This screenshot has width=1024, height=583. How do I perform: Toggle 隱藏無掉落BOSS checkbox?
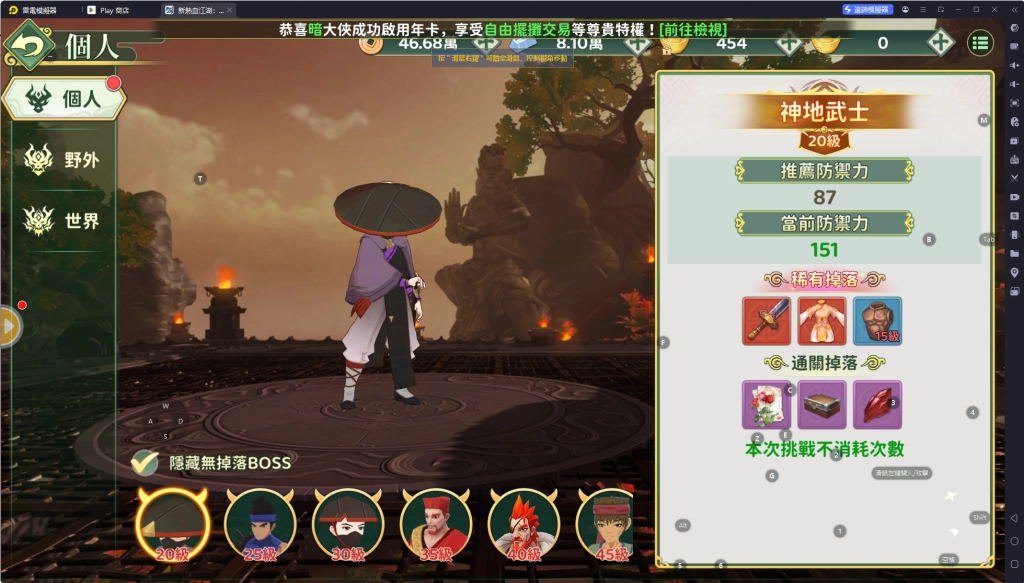point(146,462)
